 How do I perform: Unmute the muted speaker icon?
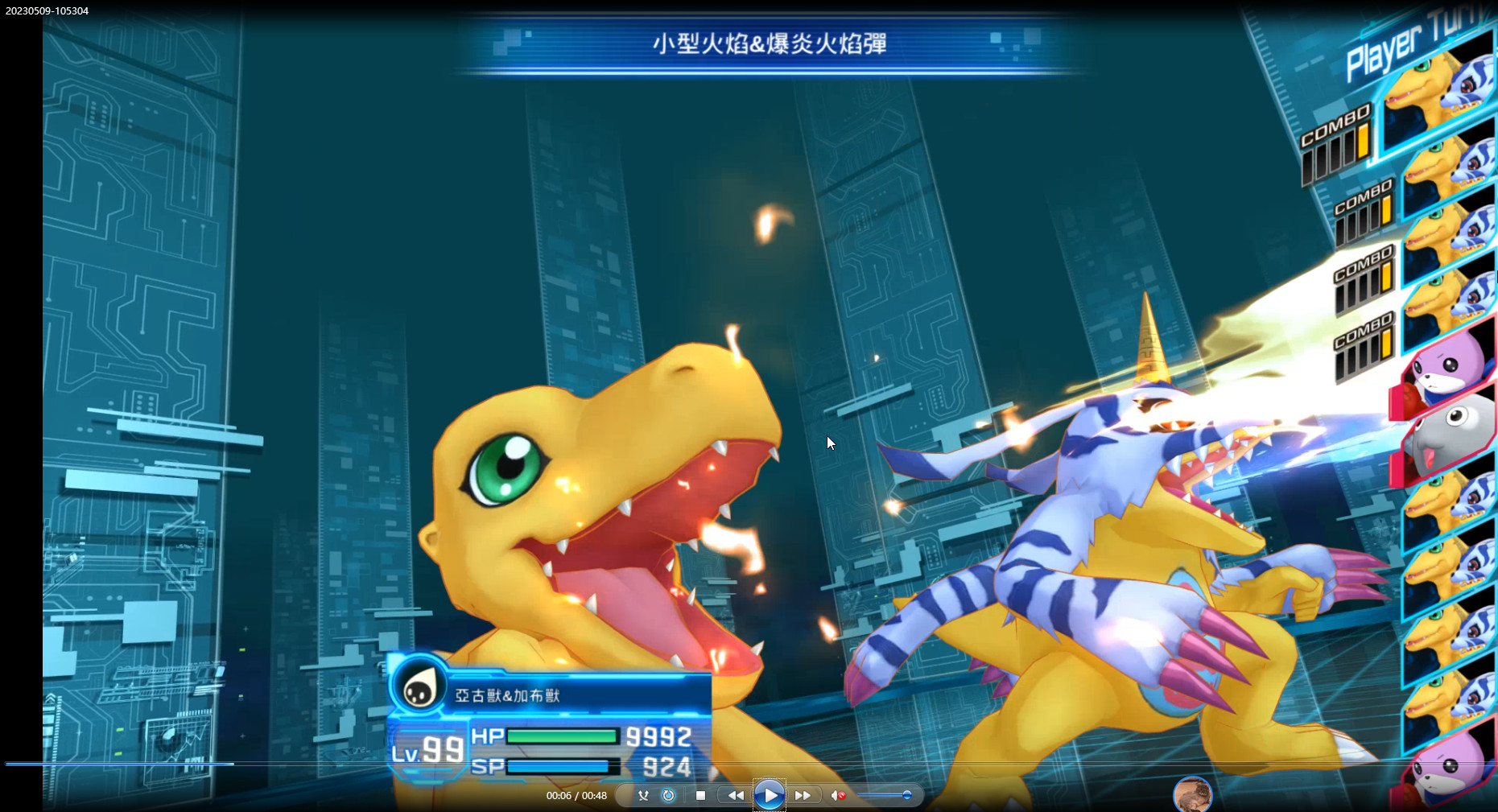[x=838, y=795]
